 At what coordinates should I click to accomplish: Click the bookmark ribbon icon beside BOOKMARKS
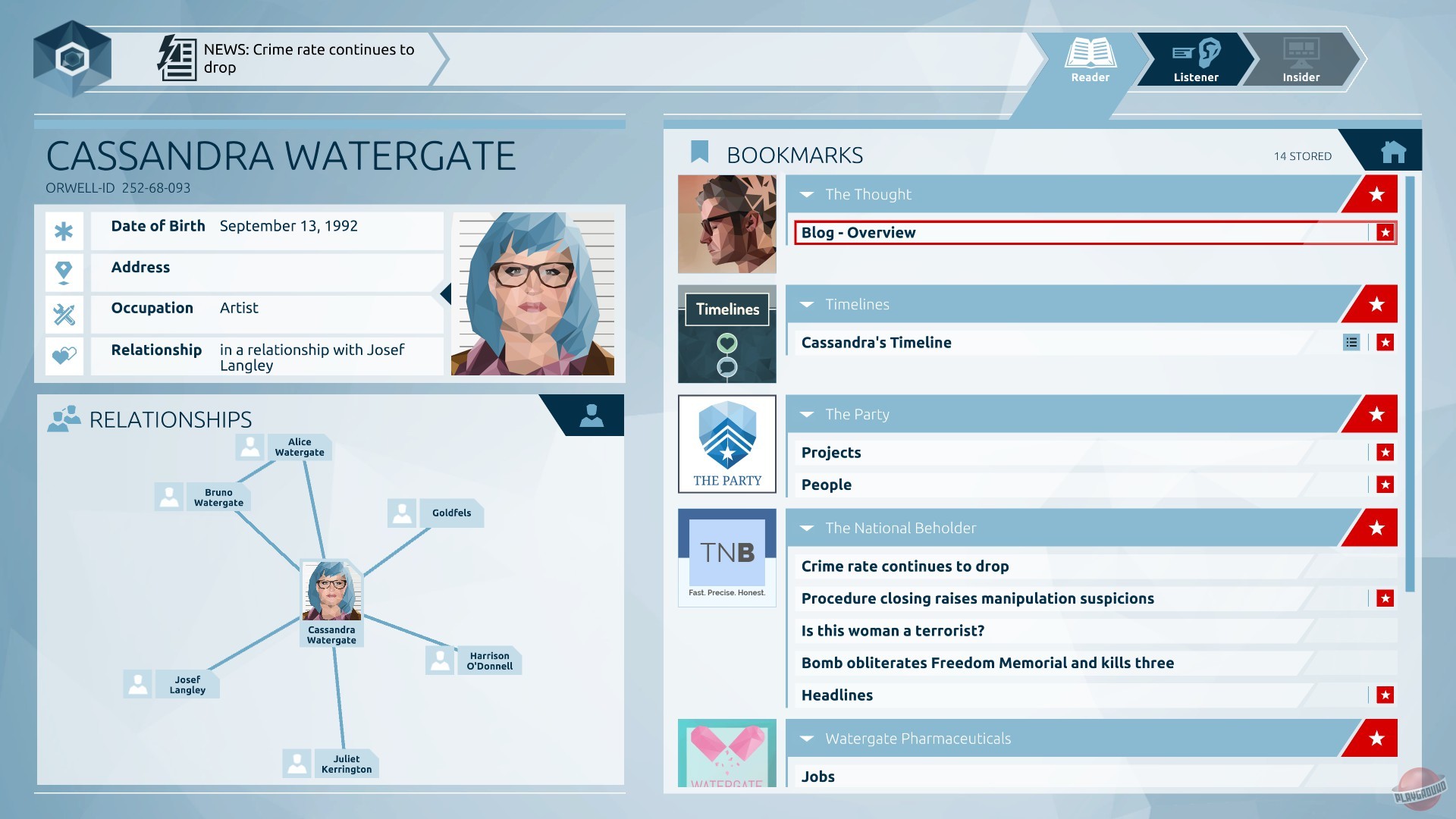[x=698, y=151]
